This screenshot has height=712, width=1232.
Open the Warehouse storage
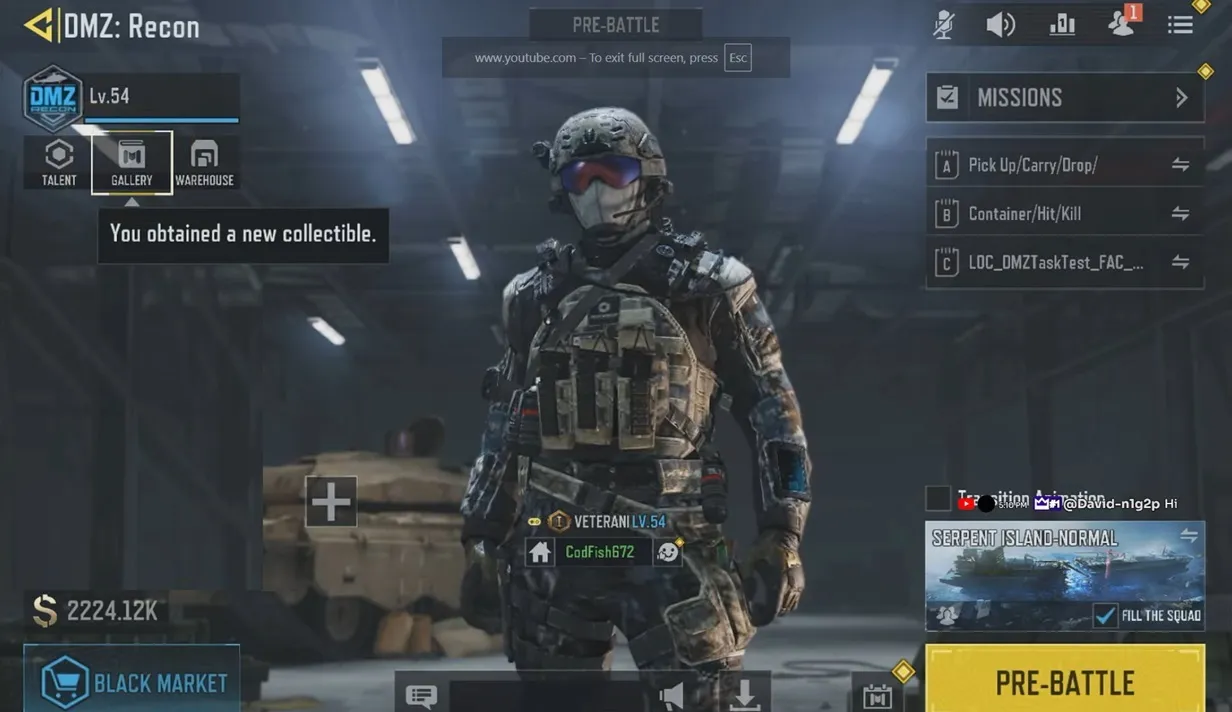[204, 162]
